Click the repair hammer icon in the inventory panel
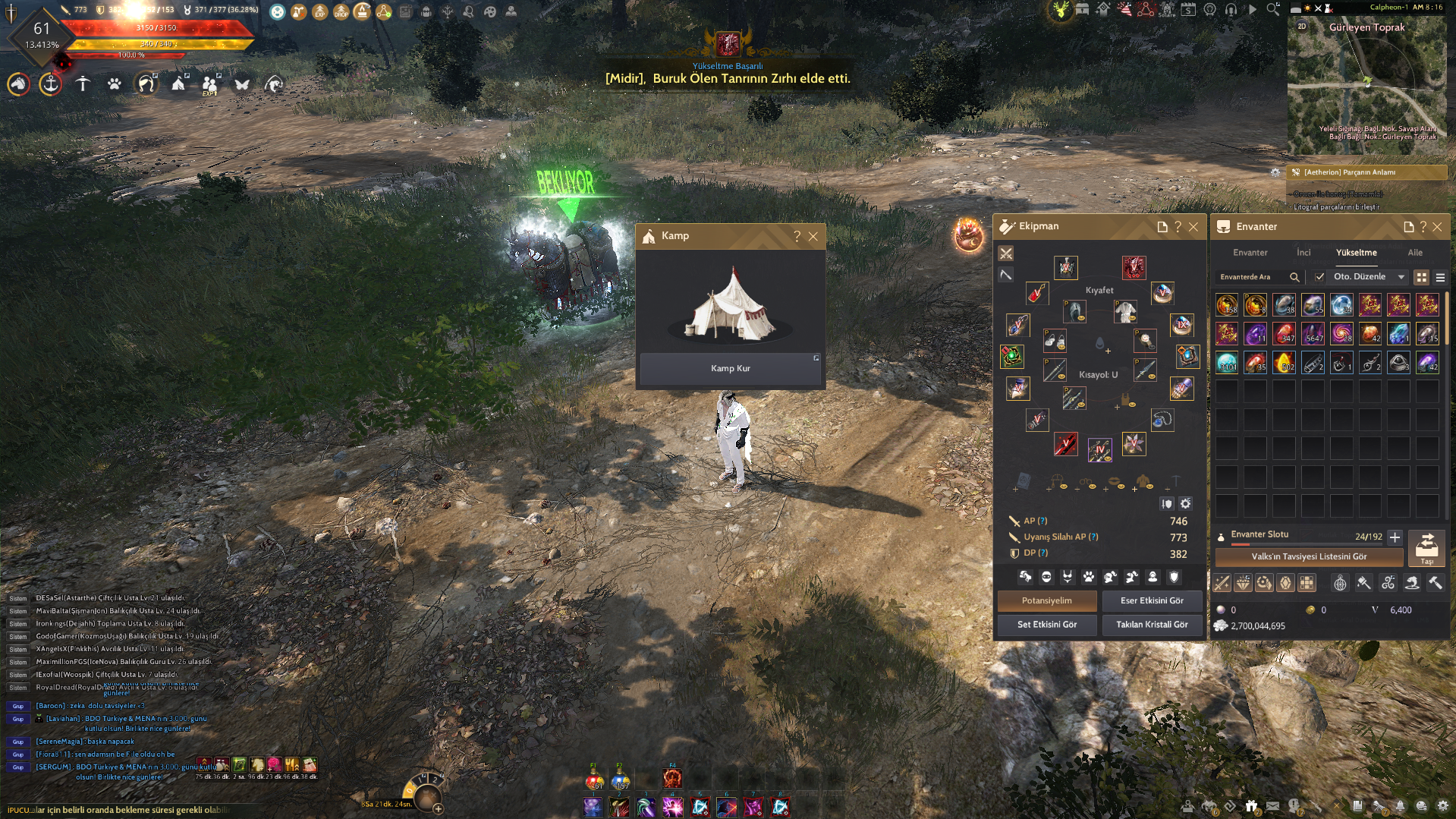 pyautogui.click(x=1436, y=582)
